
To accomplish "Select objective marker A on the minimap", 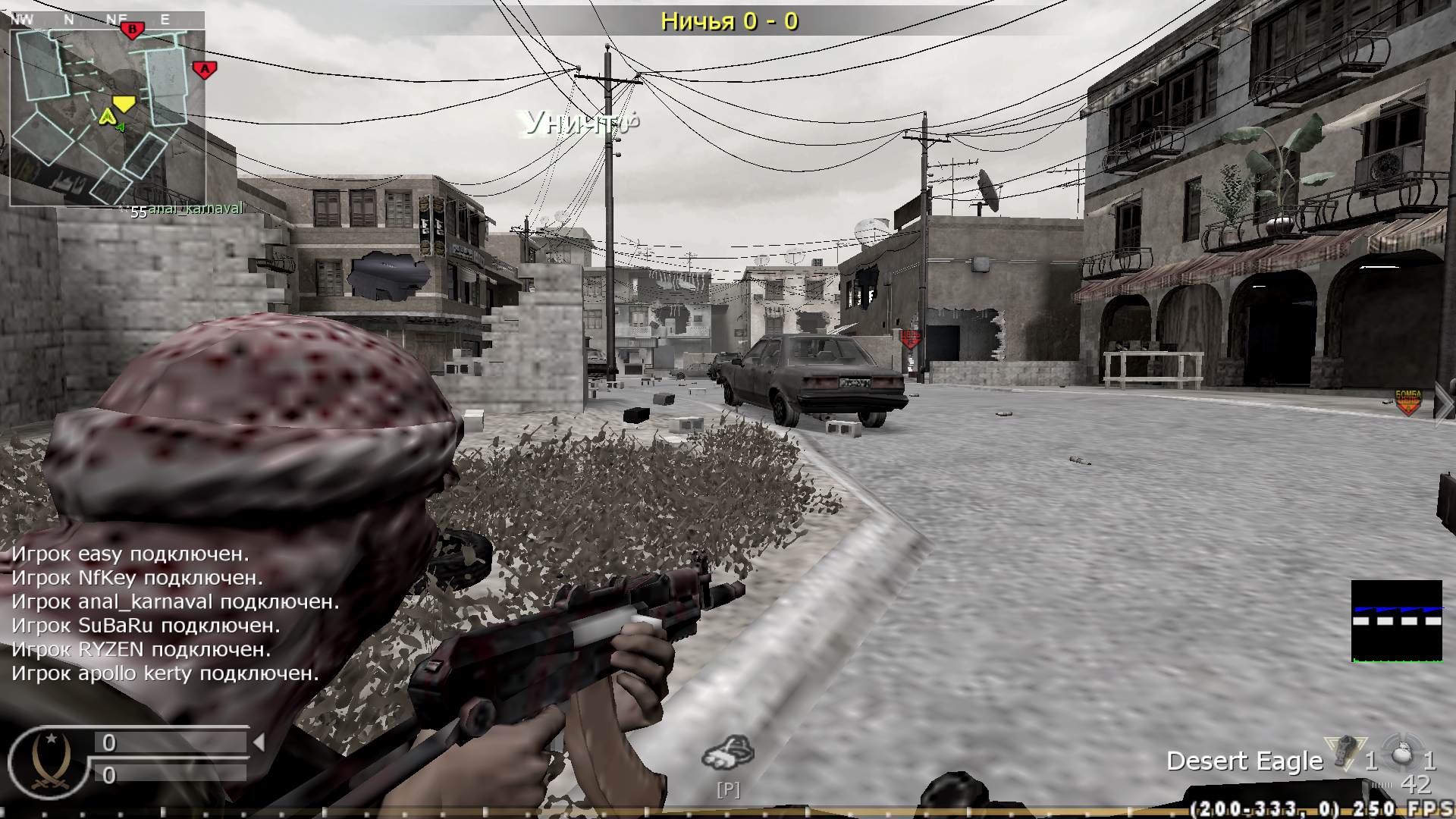I will click(204, 70).
